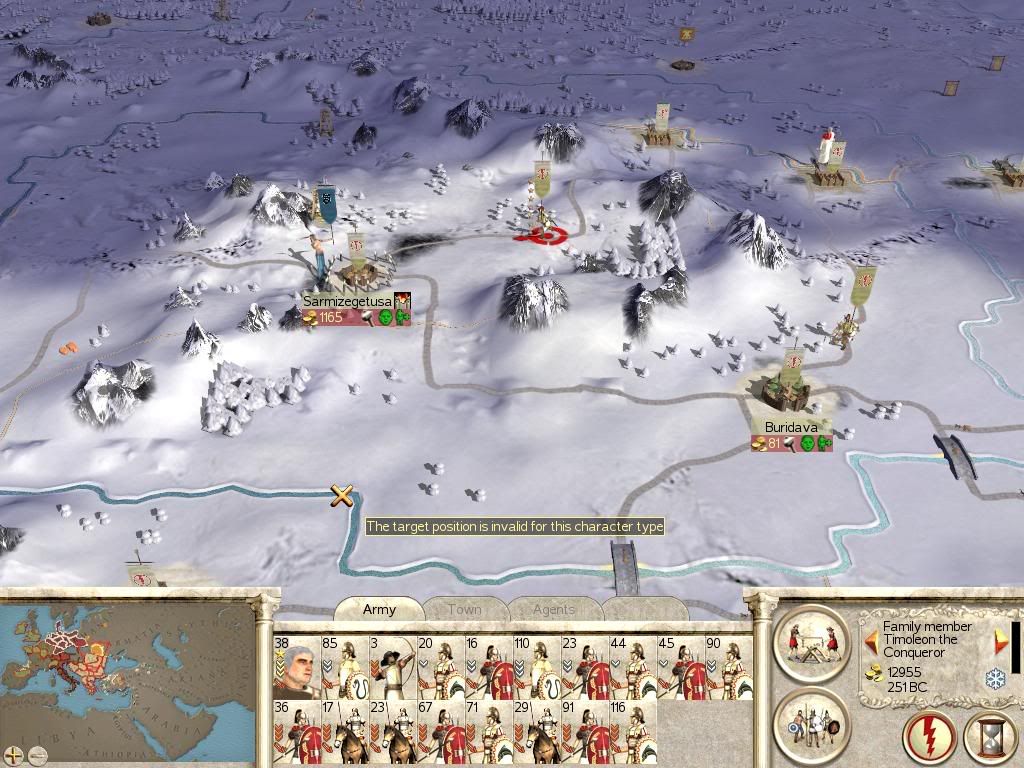Go to previous character with left arrow
The image size is (1024, 768).
871,639
